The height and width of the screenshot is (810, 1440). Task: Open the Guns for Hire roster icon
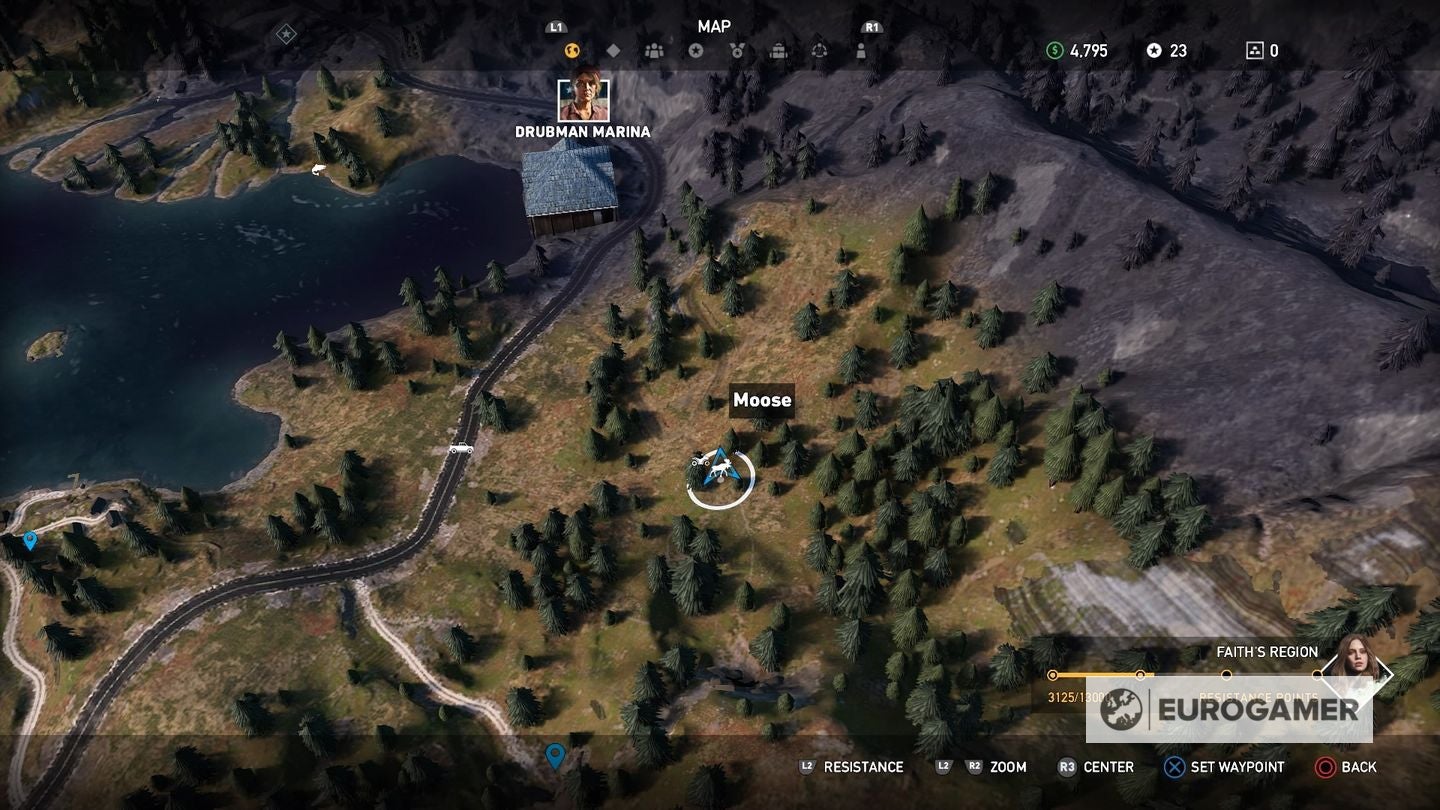654,50
